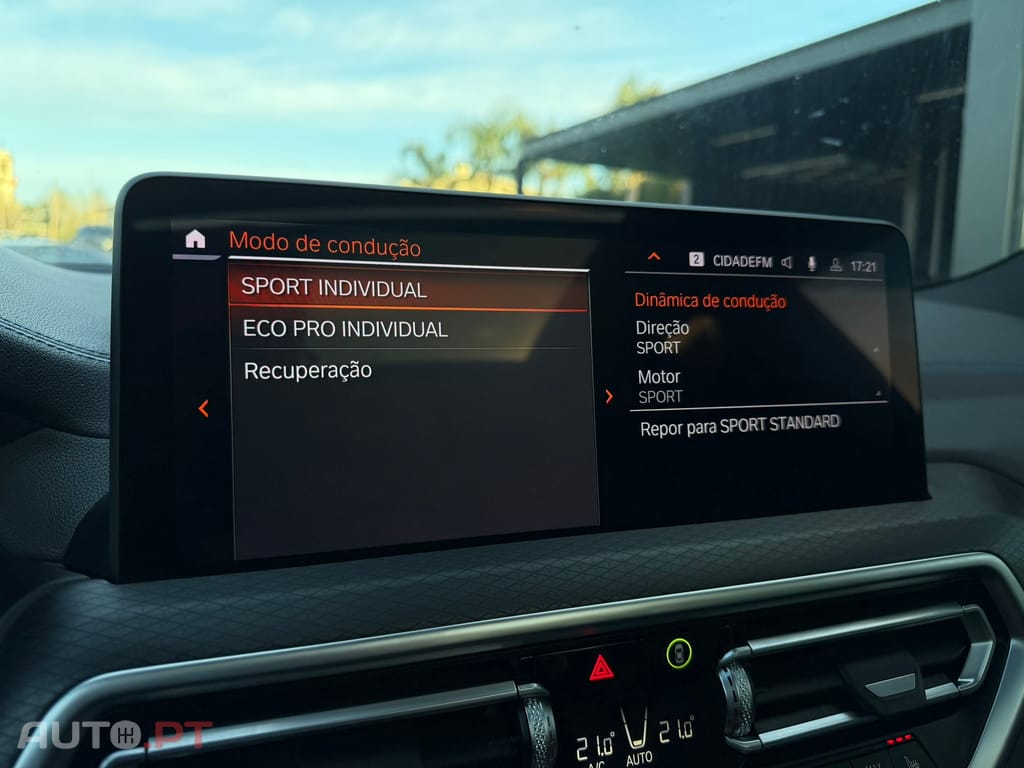
Task: Tap the home icon
Action: (x=195, y=239)
